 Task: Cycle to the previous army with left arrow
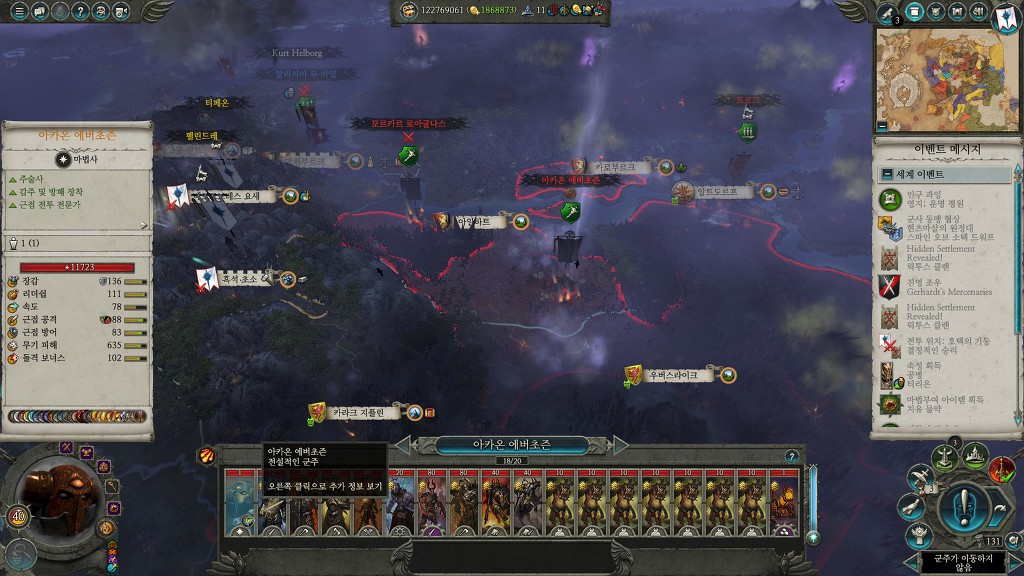pos(405,444)
